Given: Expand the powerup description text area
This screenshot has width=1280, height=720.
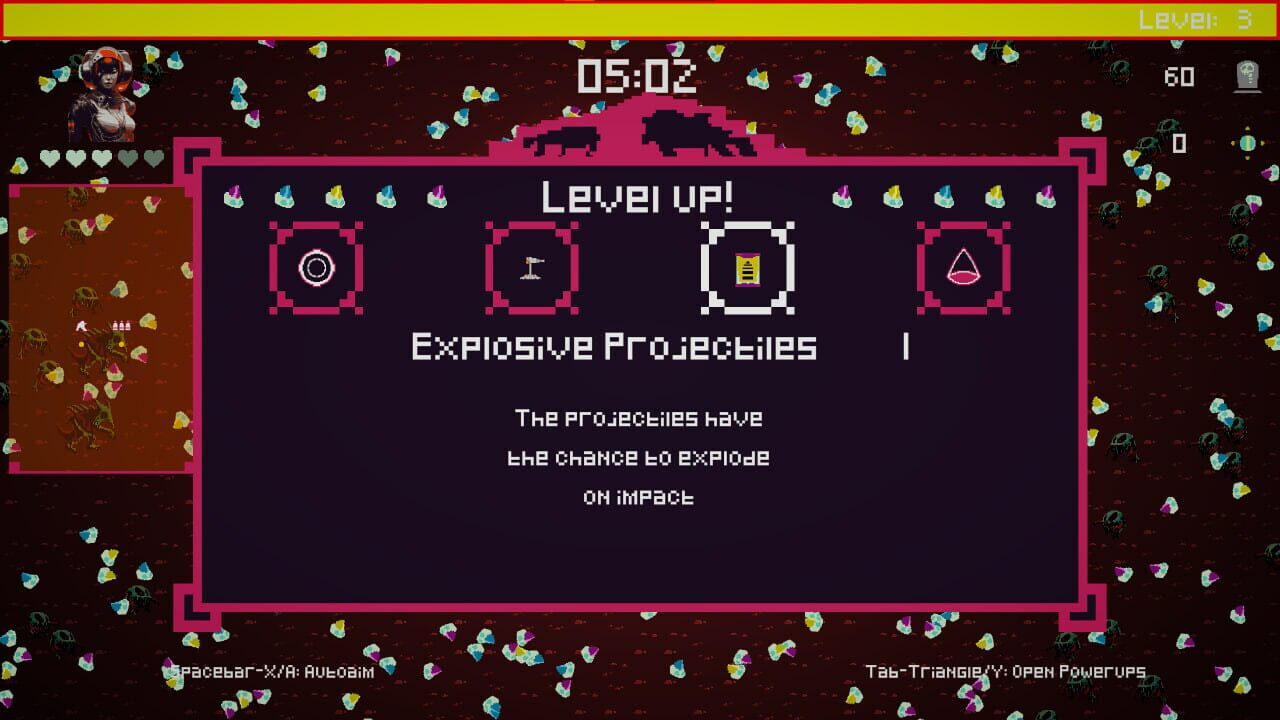Looking at the screenshot, I should [x=640, y=457].
